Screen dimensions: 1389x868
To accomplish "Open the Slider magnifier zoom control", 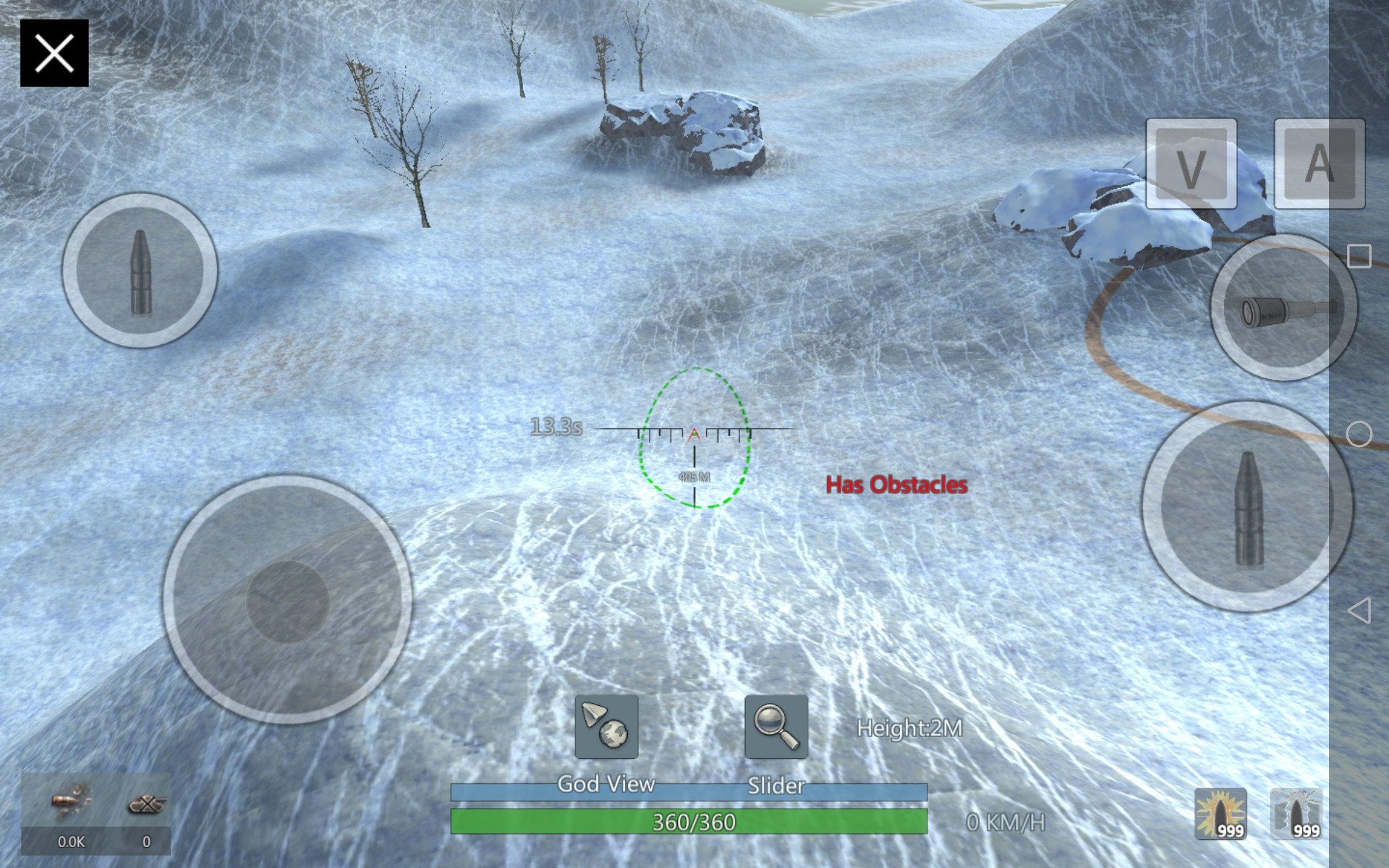I will [x=776, y=727].
